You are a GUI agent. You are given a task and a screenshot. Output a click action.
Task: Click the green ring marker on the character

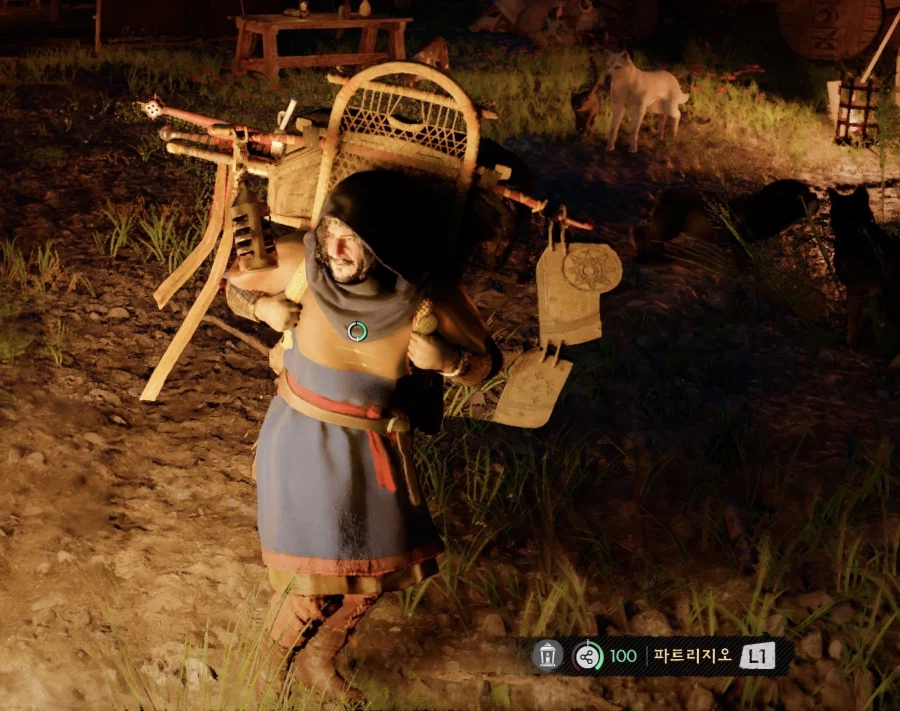[357, 331]
